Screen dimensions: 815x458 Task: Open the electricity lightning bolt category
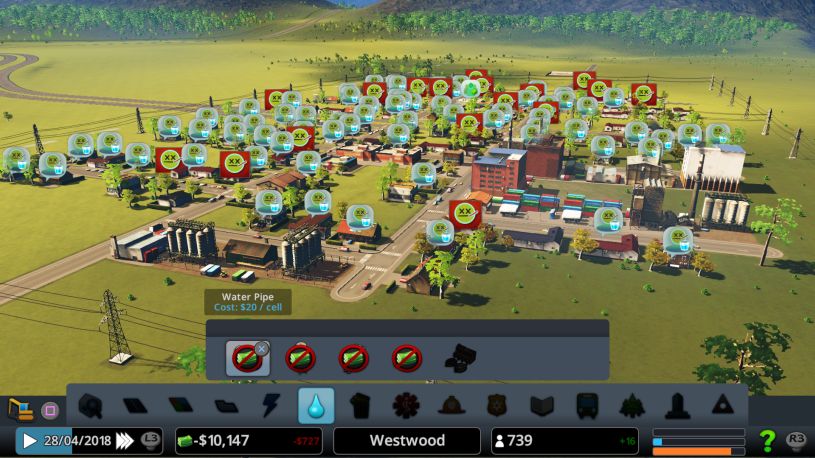[x=271, y=406]
